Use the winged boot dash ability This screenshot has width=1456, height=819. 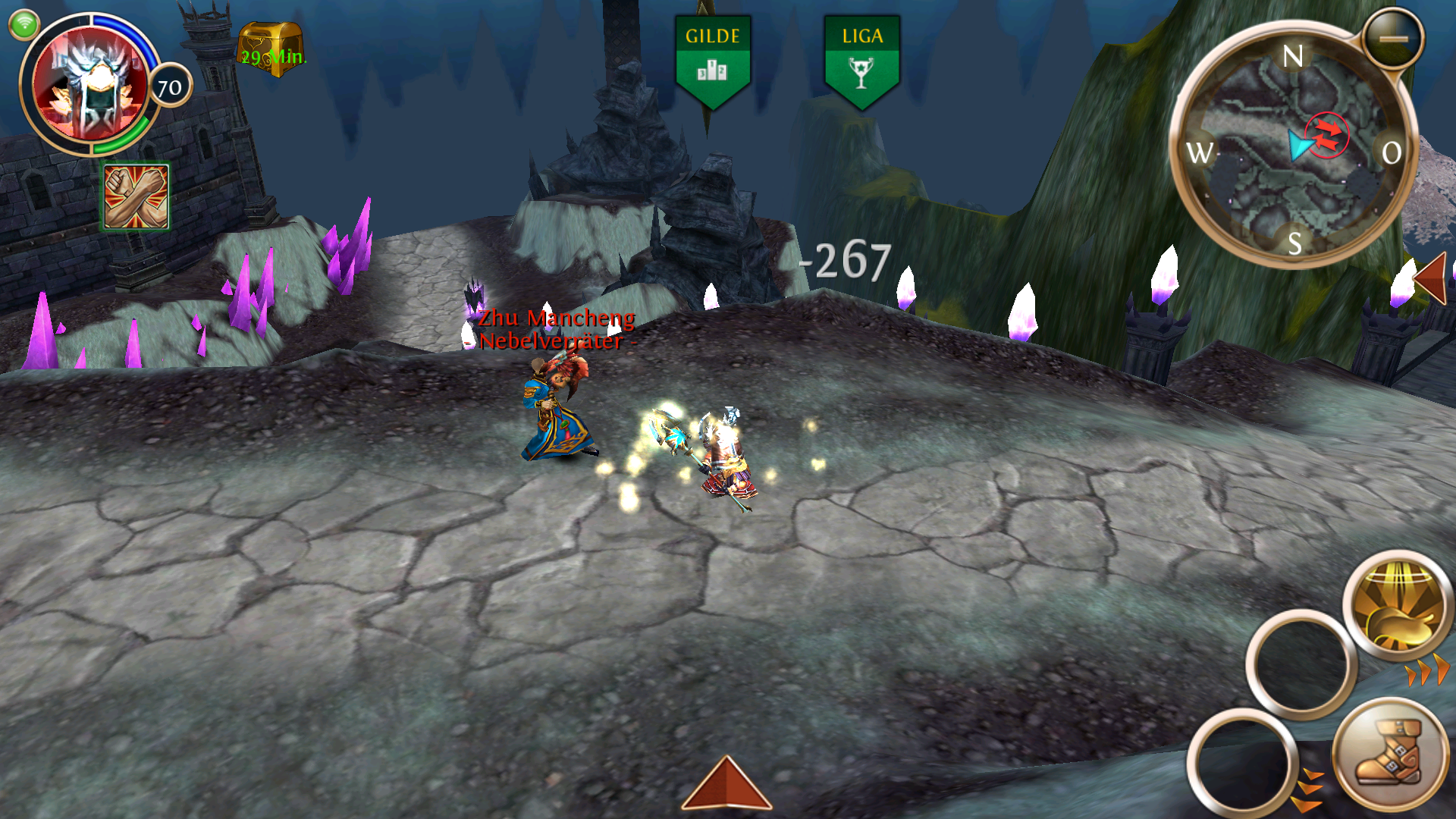(1389, 755)
